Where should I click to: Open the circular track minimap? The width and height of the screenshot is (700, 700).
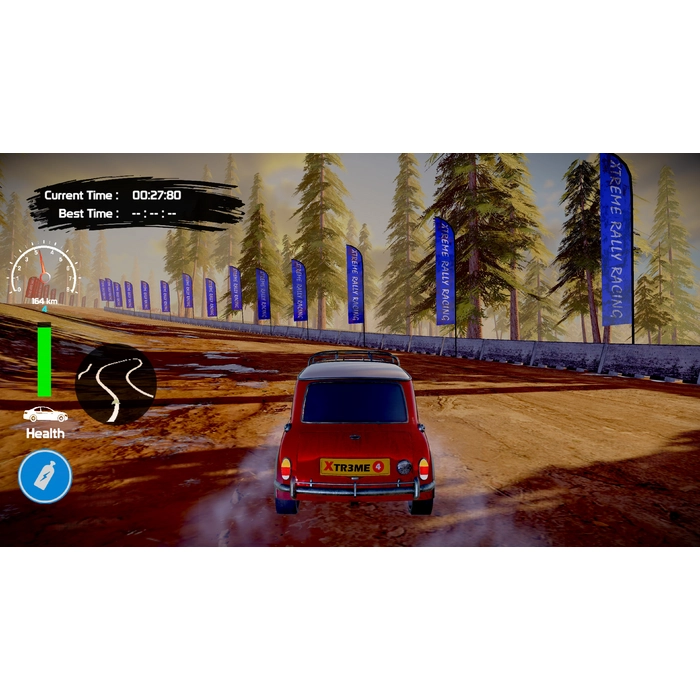coord(116,384)
